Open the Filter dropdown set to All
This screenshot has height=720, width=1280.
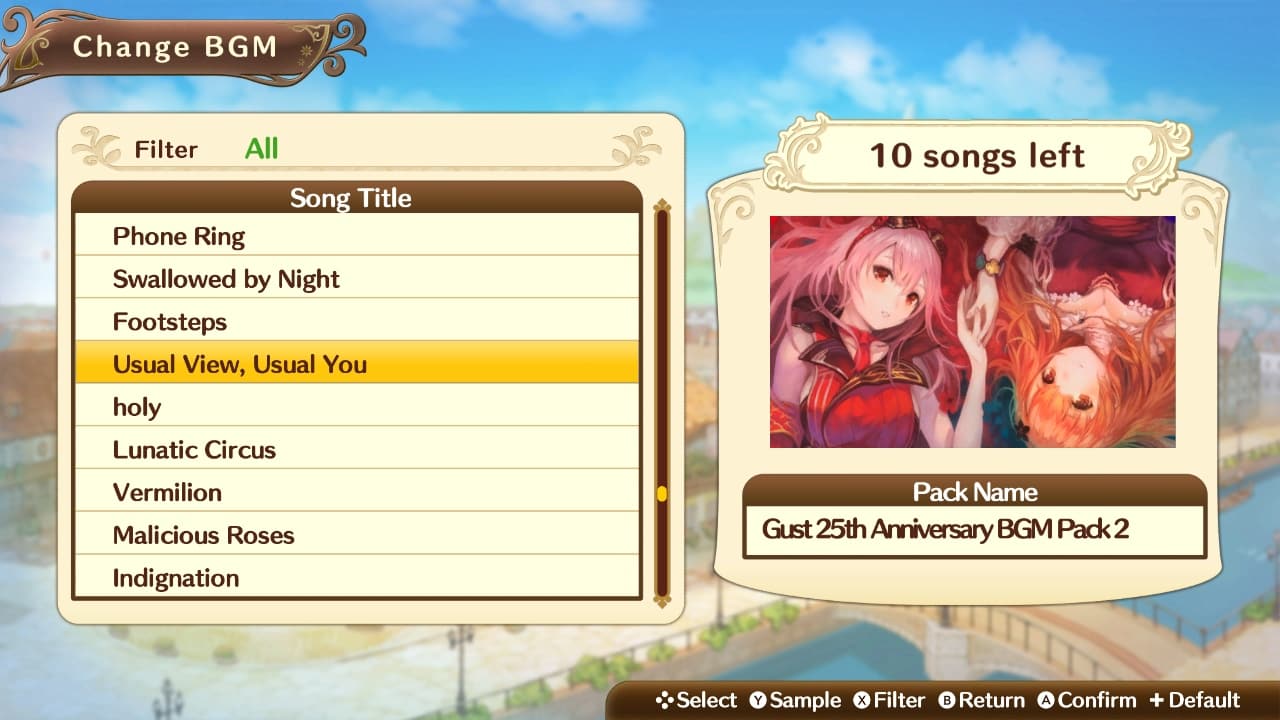tap(262, 150)
